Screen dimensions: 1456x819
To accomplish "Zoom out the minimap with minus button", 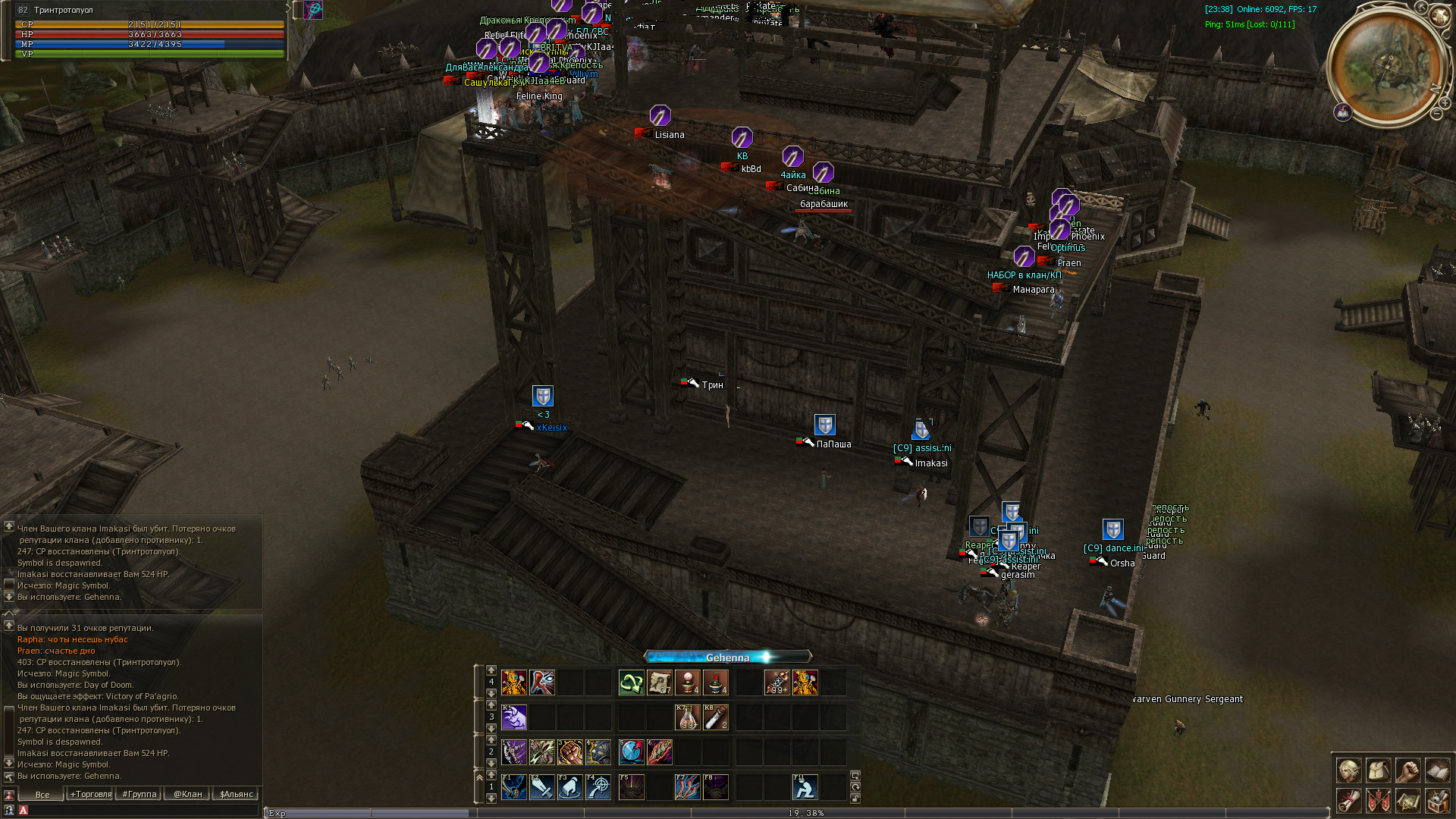I will (x=1436, y=114).
